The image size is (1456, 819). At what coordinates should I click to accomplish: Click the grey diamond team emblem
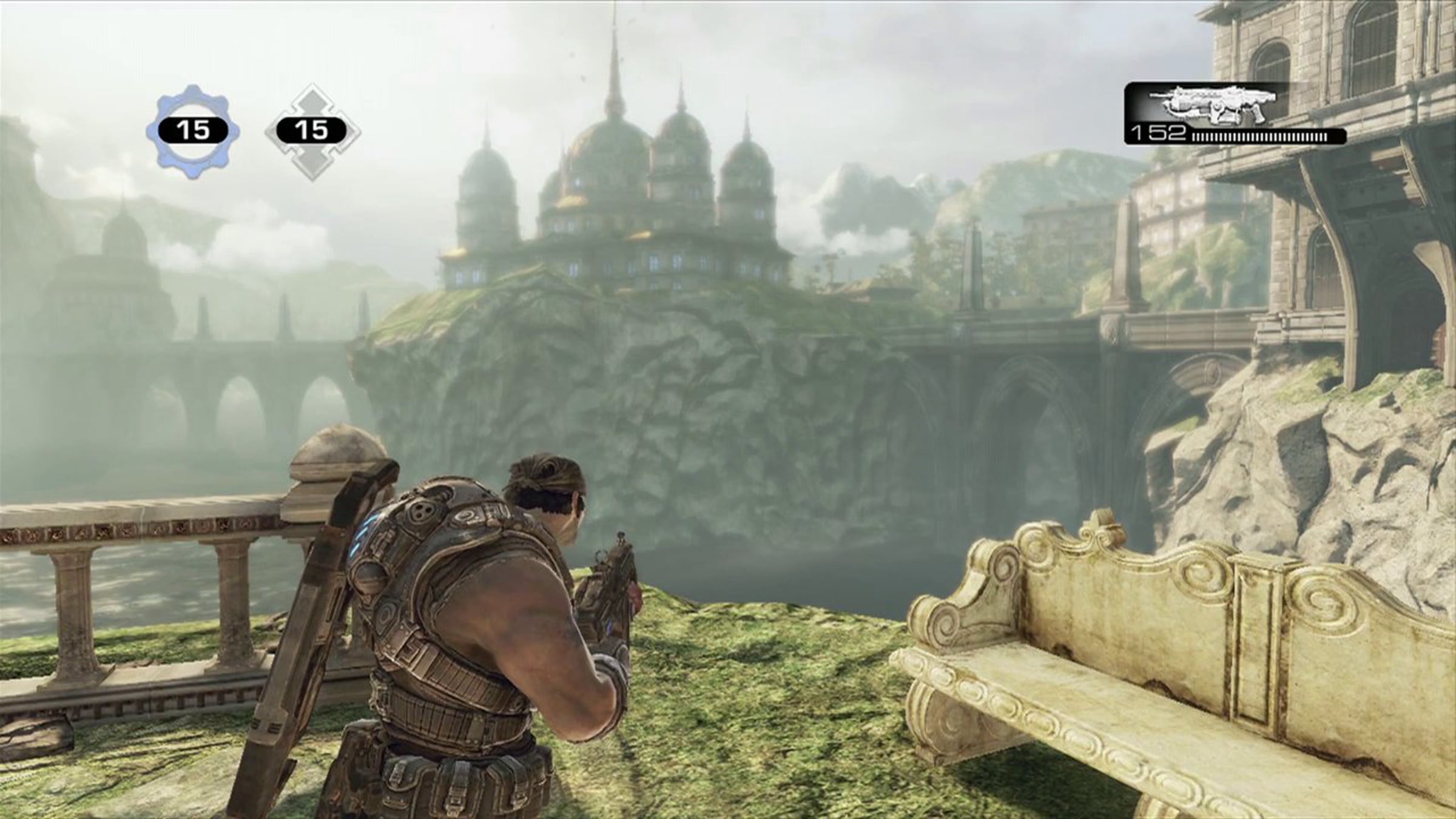[x=312, y=132]
